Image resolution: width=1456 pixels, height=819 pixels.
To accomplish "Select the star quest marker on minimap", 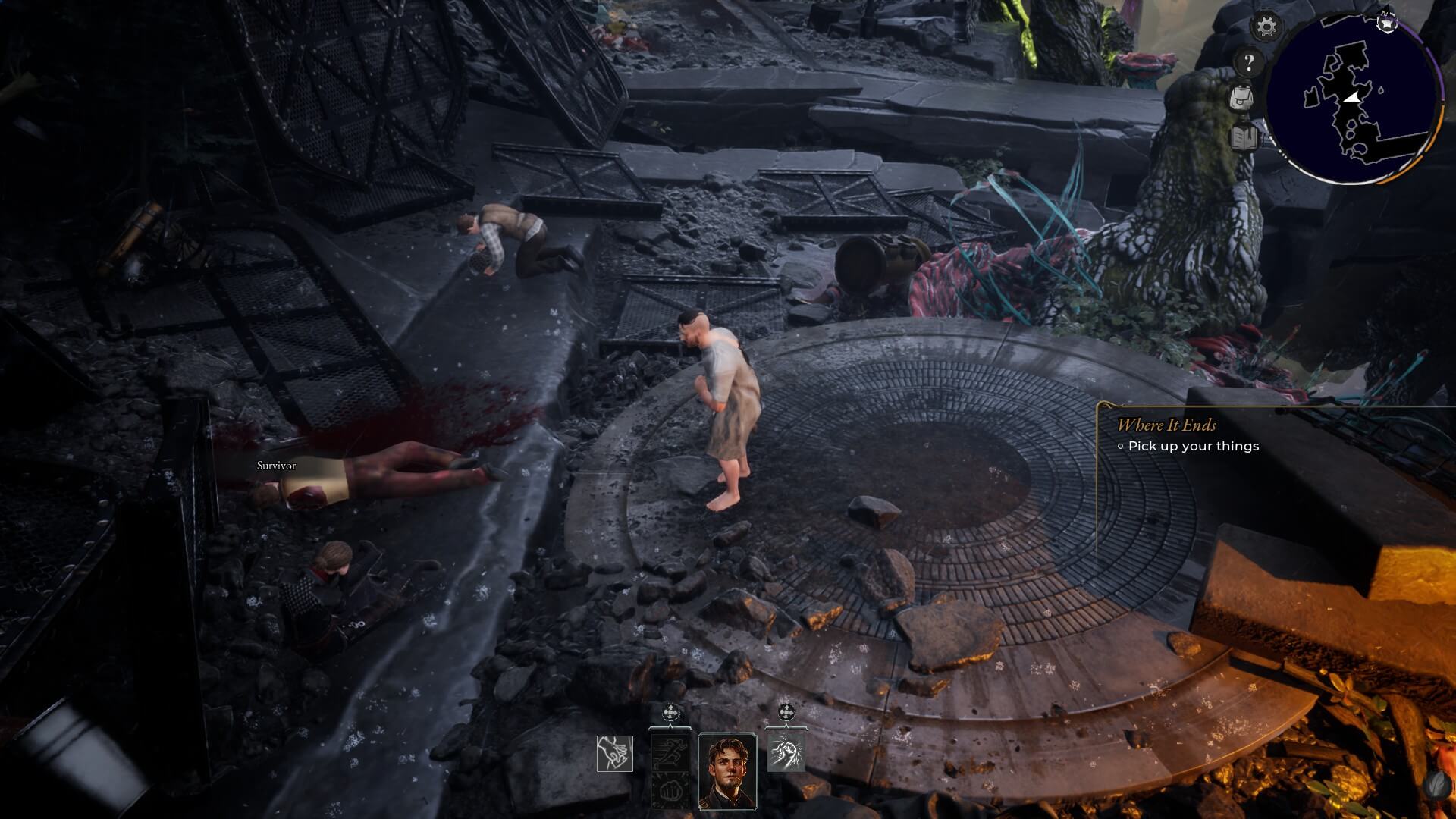I will point(1387,23).
